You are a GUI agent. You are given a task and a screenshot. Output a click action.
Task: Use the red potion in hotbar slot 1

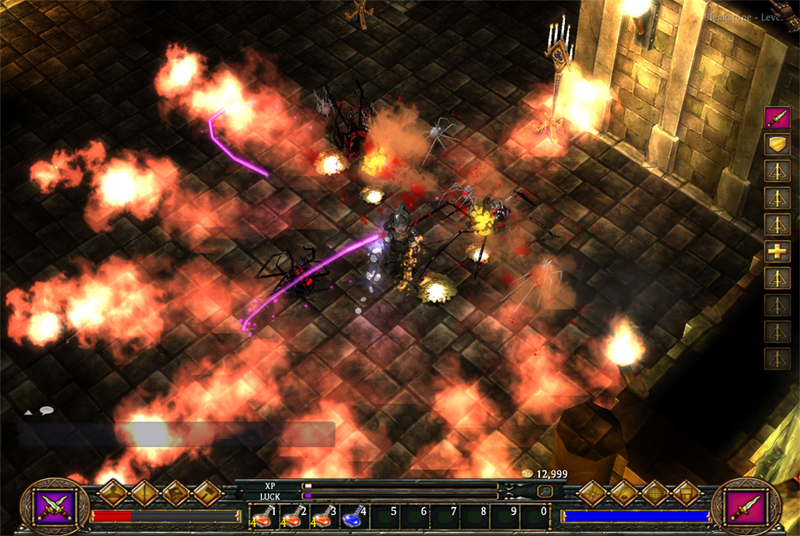point(263,516)
